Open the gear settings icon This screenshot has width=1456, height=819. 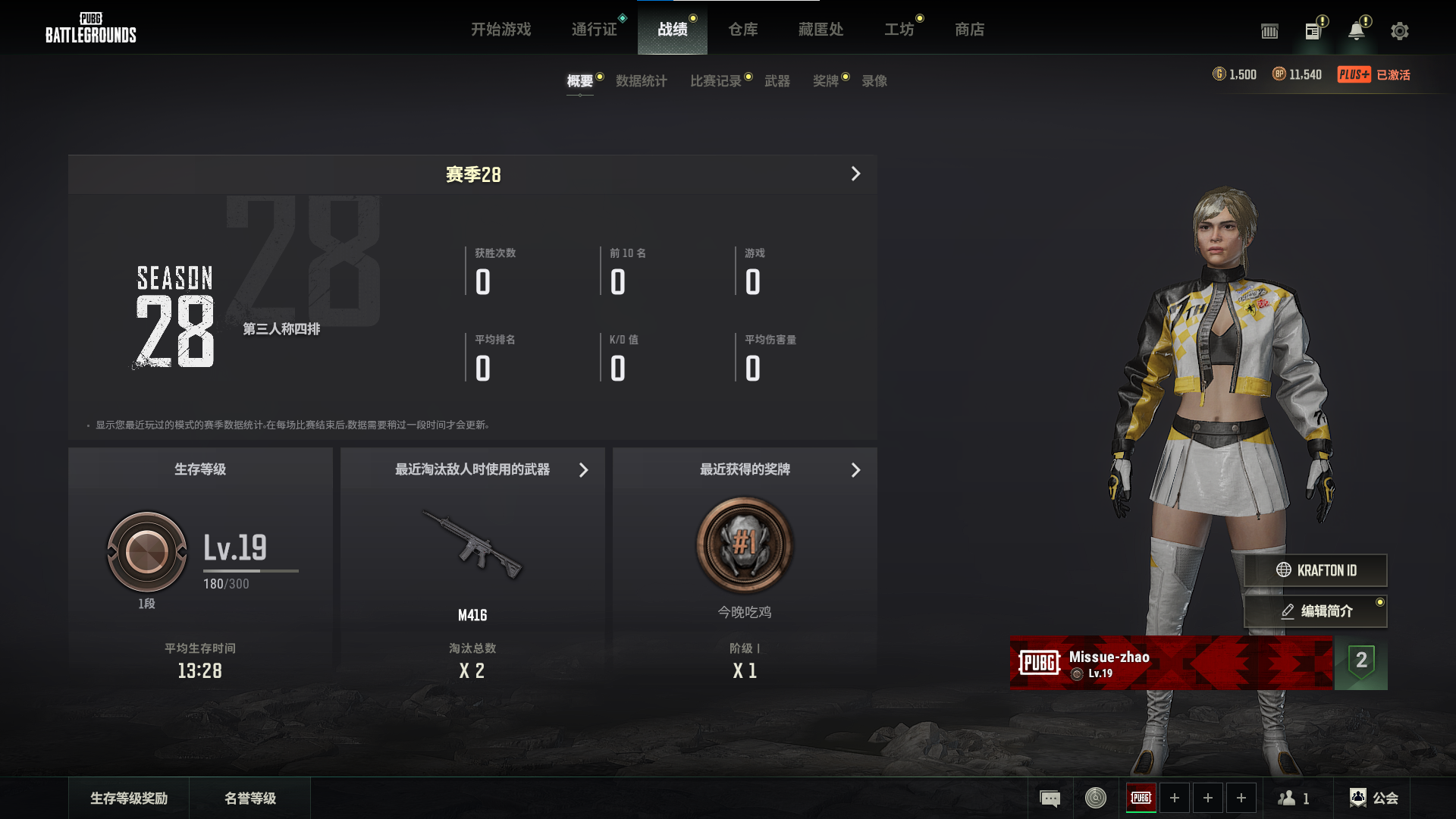(1399, 31)
